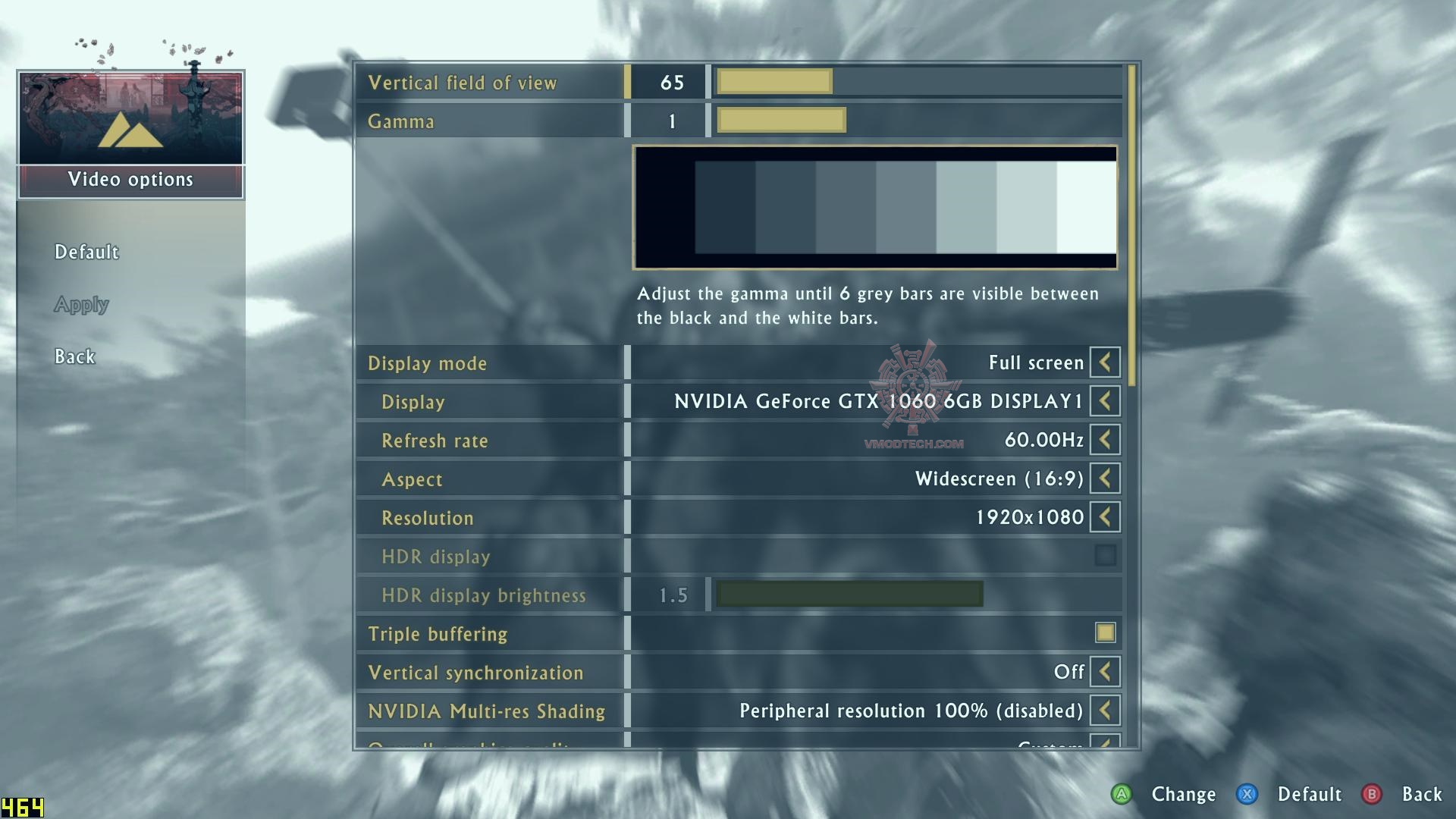Toggle the Triple buffering checkbox

tap(1105, 632)
